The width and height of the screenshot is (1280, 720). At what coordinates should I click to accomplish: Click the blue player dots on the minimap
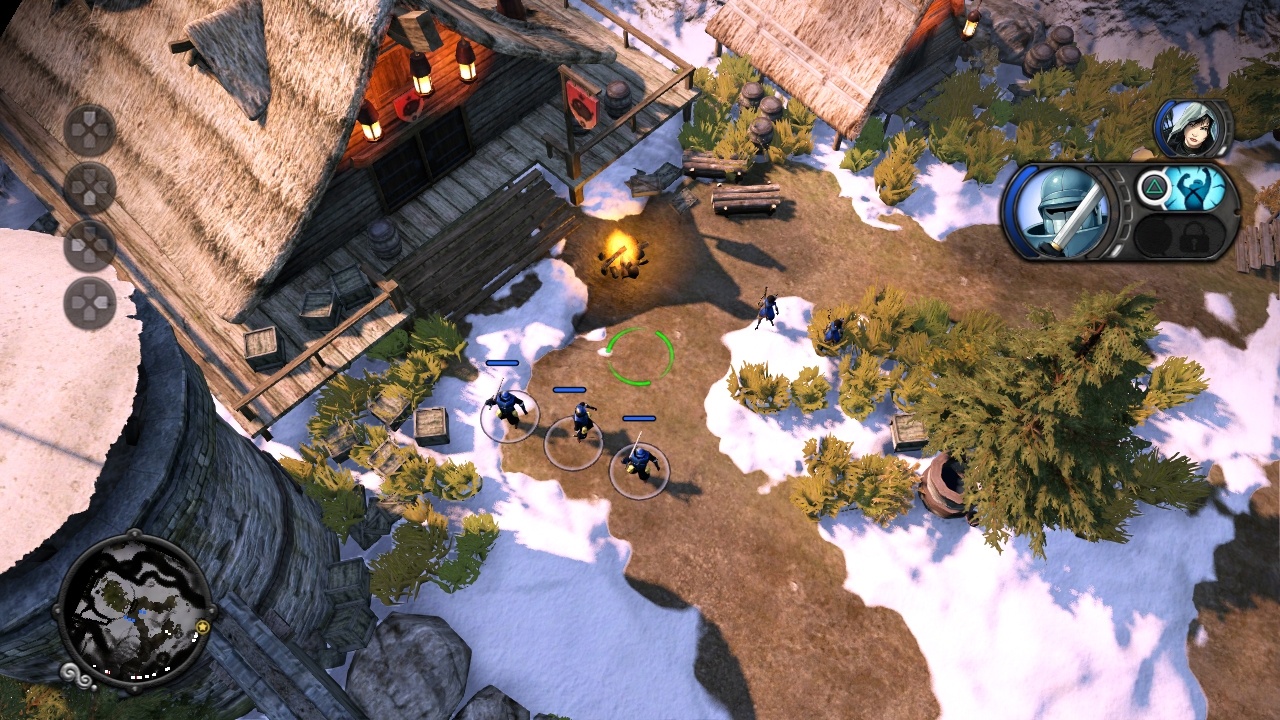pos(133,615)
